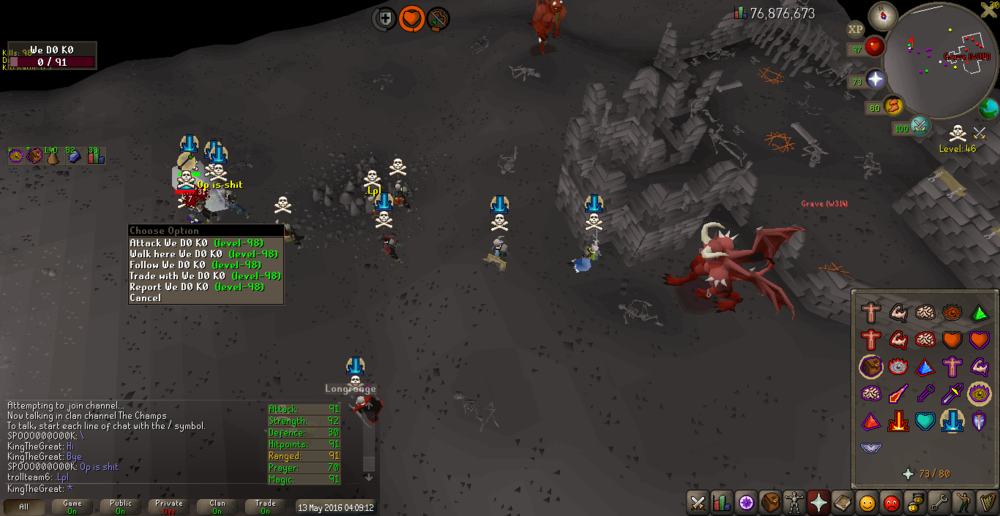The image size is (1000, 516).
Task: Toggle the Private chat filter
Action: 169,507
